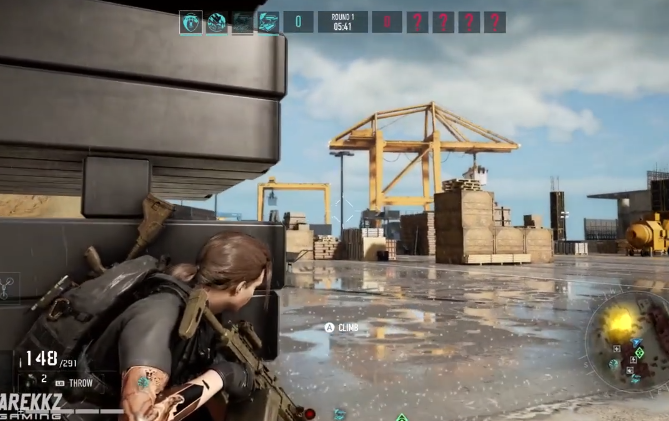The image size is (669, 421).
Task: Select the dimmed teammate portrait in the team bar
Action: pyautogui.click(x=242, y=22)
